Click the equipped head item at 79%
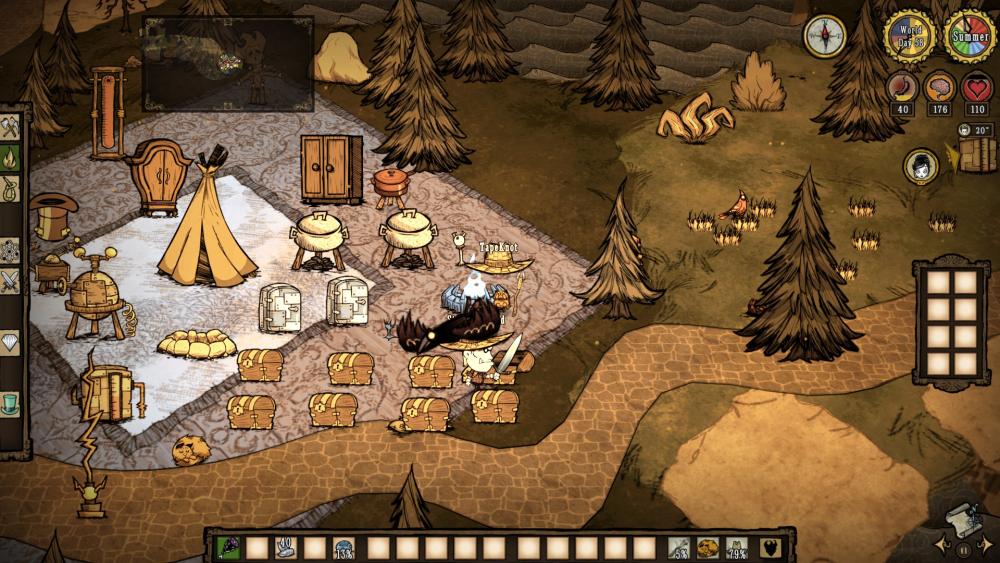The height and width of the screenshot is (563, 1000). [738, 548]
